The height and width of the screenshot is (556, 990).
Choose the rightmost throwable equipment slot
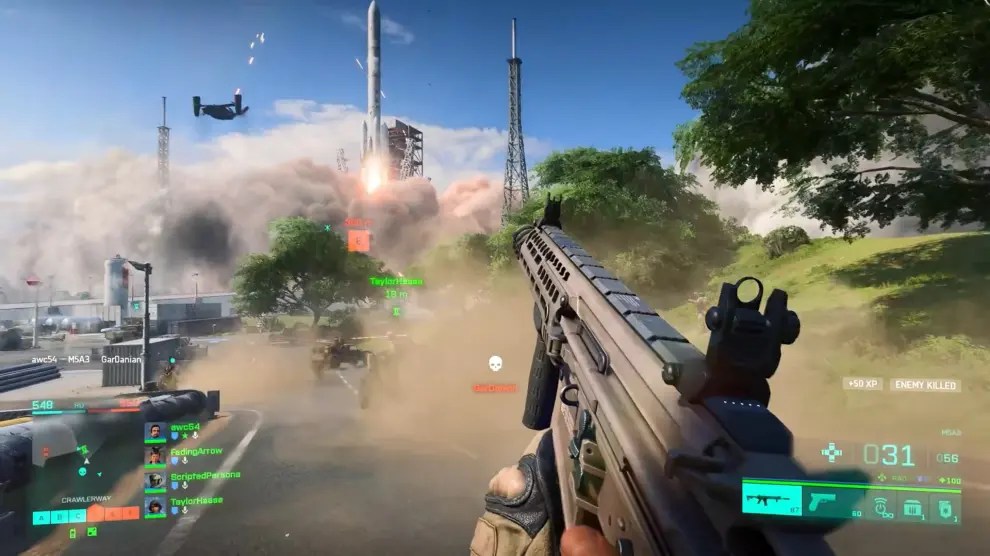pos(946,507)
